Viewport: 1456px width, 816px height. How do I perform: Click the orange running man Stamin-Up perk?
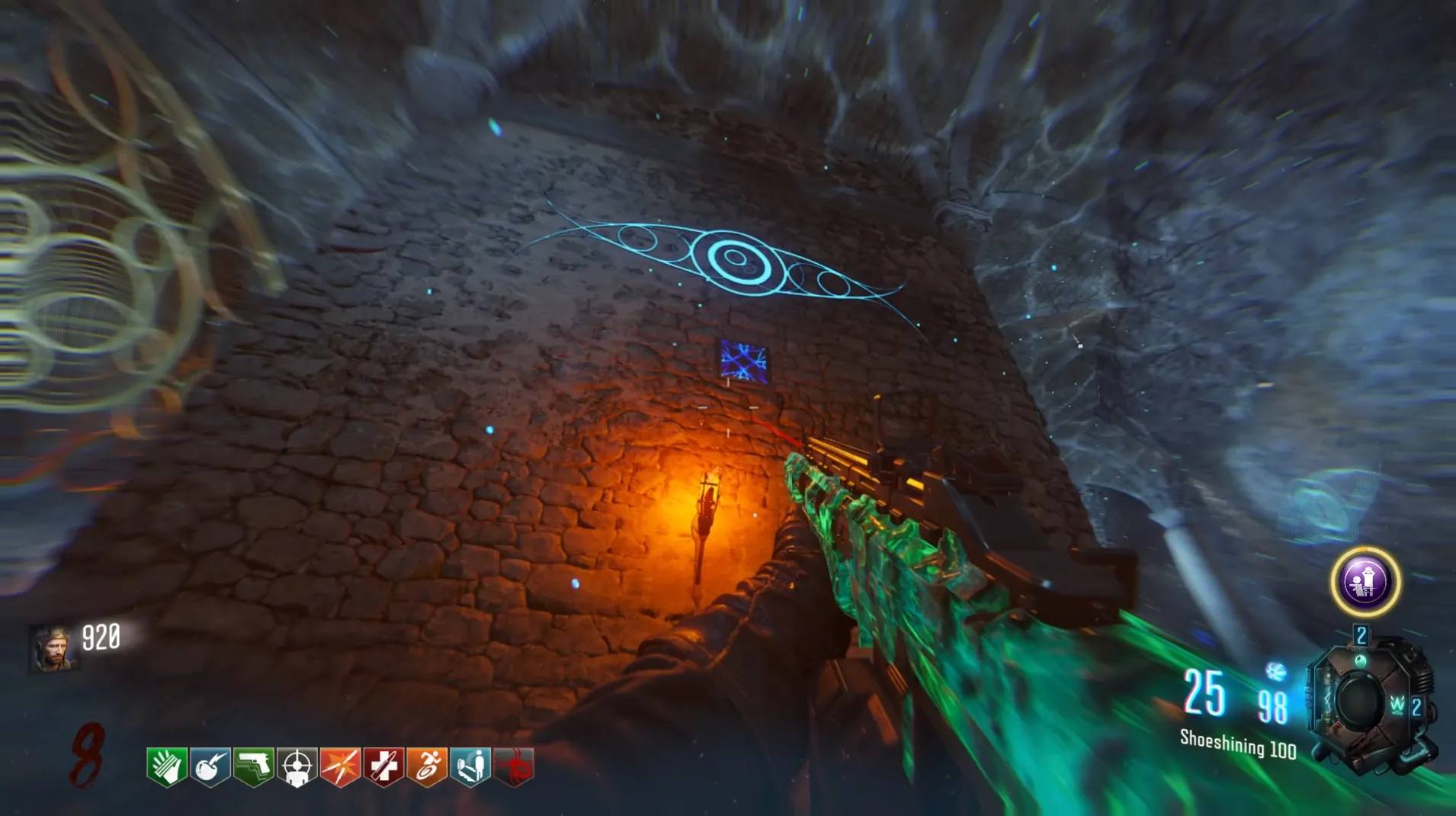point(428,766)
